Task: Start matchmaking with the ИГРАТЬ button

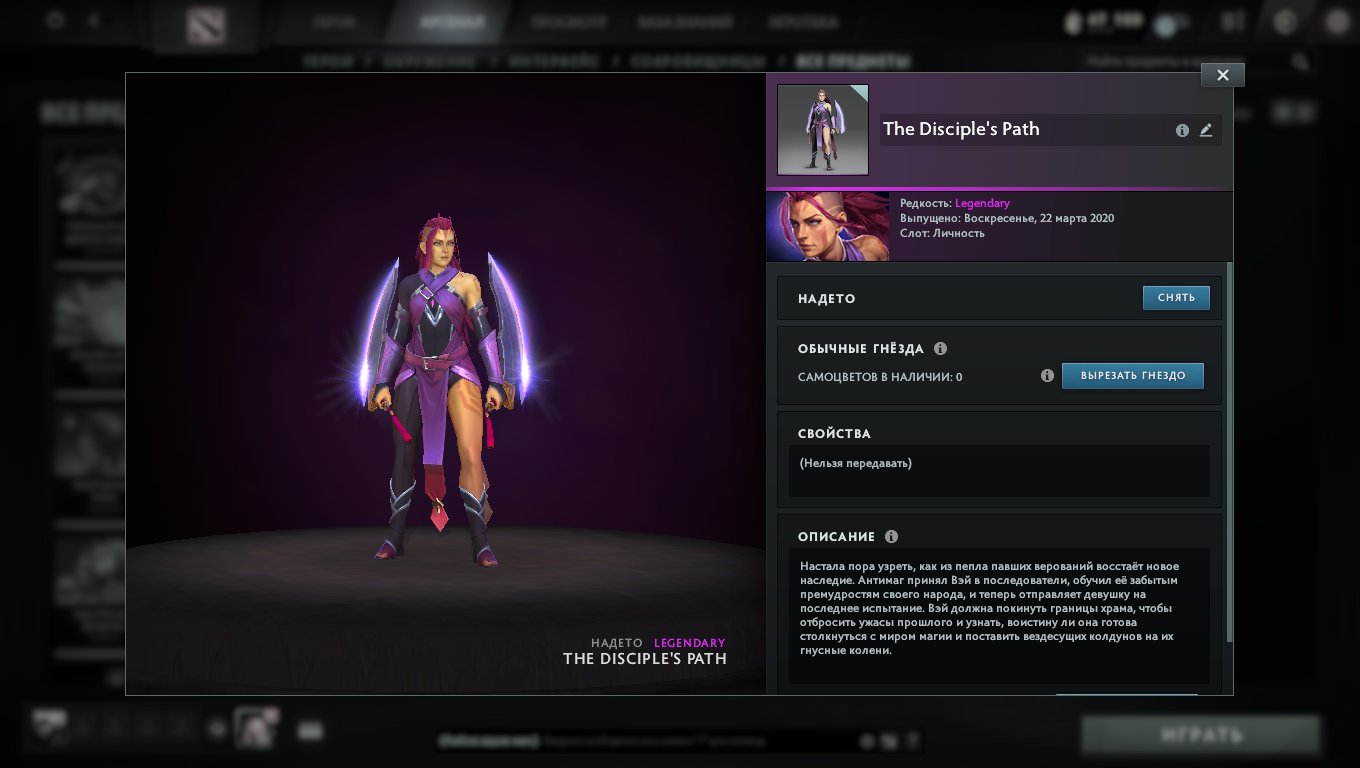Action: 1200,736
